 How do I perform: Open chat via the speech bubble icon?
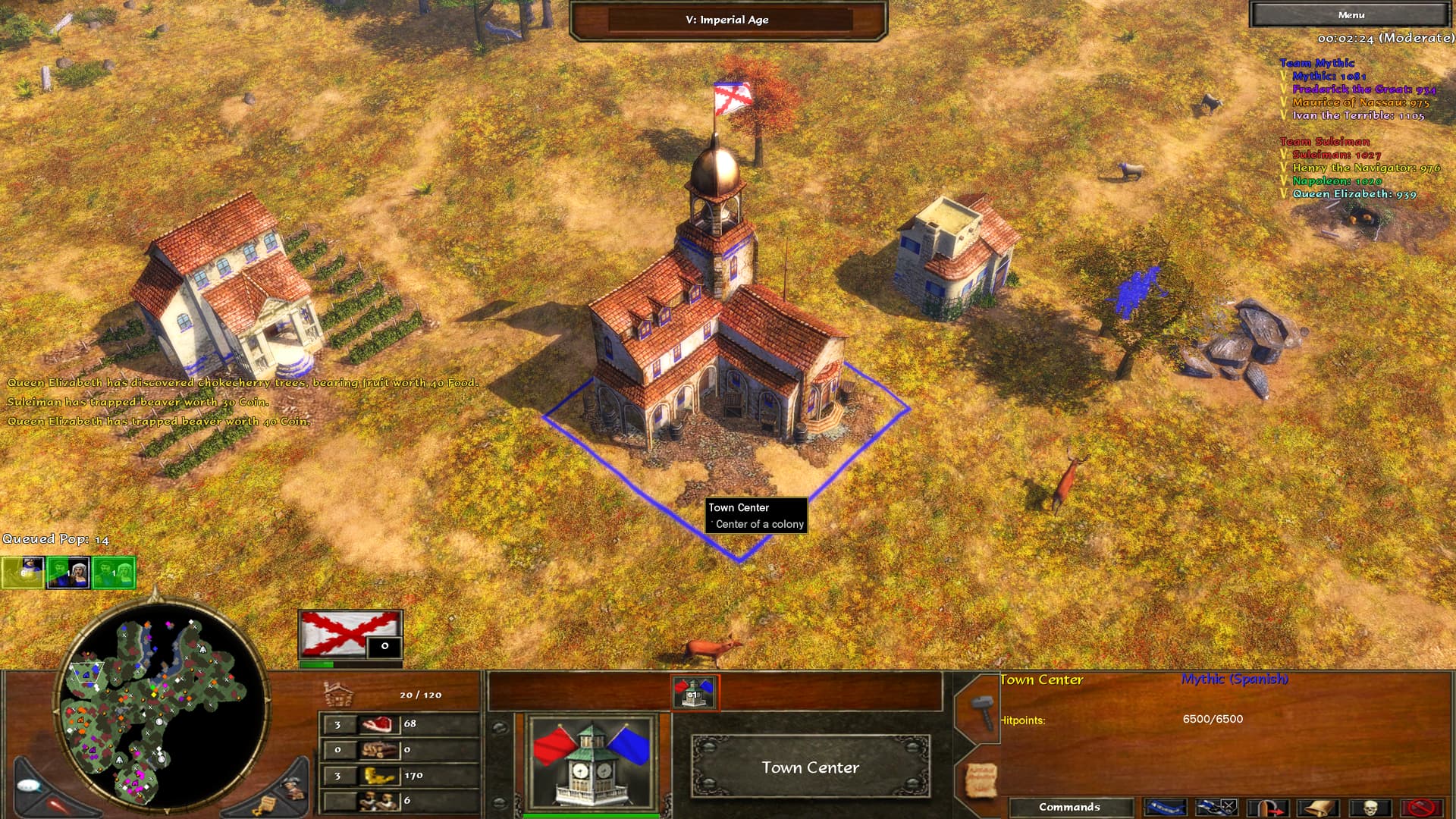(29, 786)
